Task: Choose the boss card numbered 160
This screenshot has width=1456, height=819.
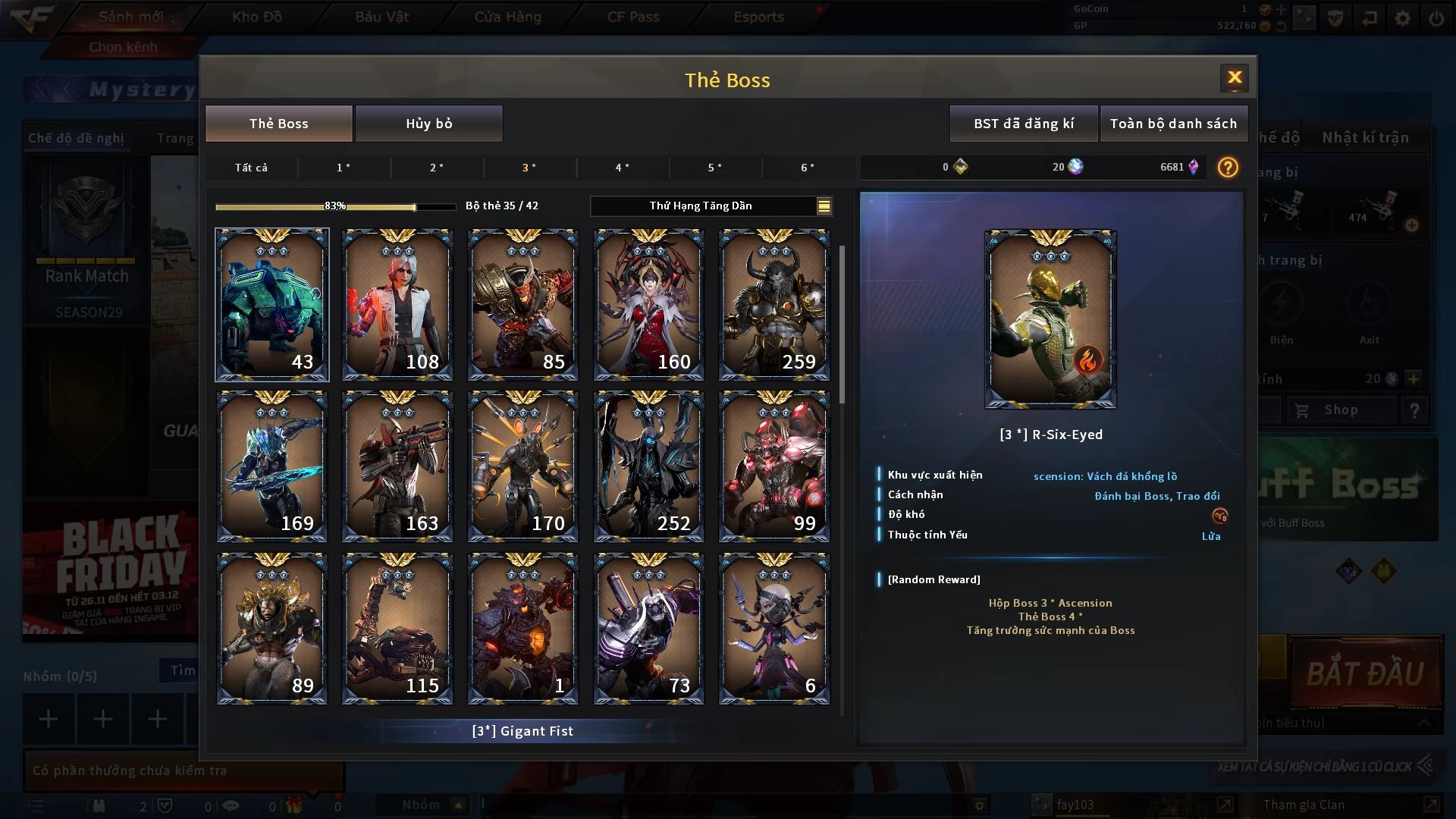Action: point(648,304)
